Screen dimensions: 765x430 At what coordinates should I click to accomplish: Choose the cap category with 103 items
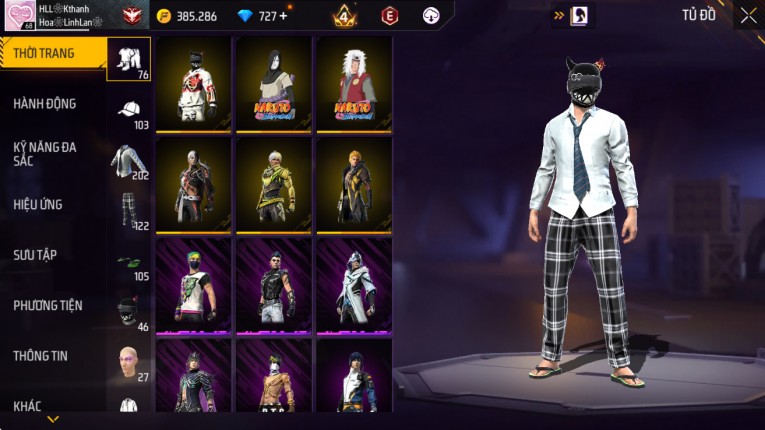pyautogui.click(x=129, y=110)
